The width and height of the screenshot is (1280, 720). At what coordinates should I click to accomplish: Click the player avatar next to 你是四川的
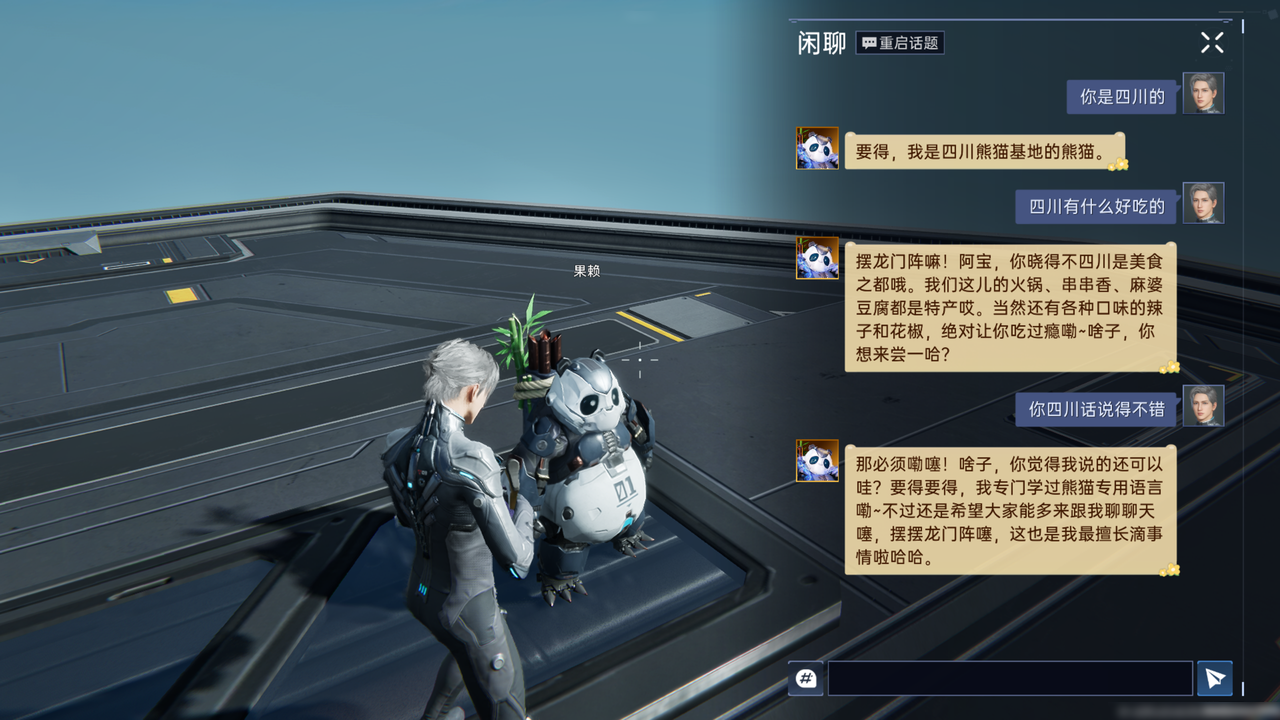pyautogui.click(x=1204, y=93)
